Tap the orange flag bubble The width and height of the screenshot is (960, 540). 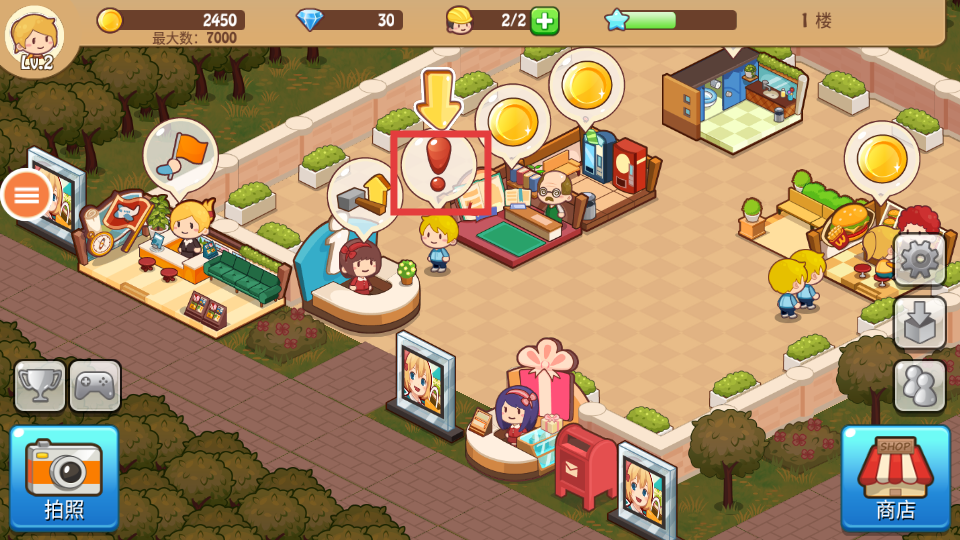coord(181,155)
